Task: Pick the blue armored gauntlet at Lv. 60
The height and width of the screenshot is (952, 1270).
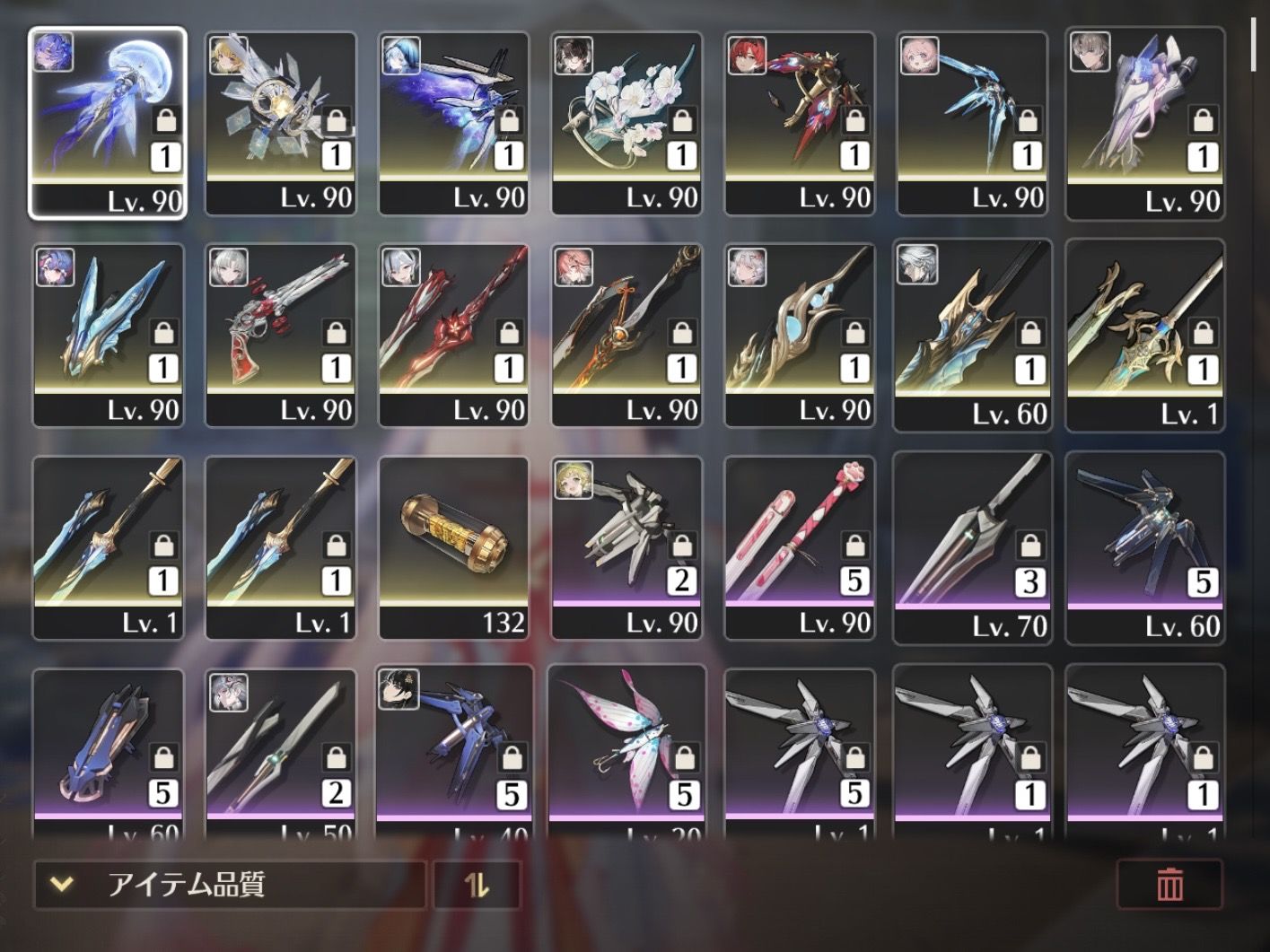Action: (108, 752)
